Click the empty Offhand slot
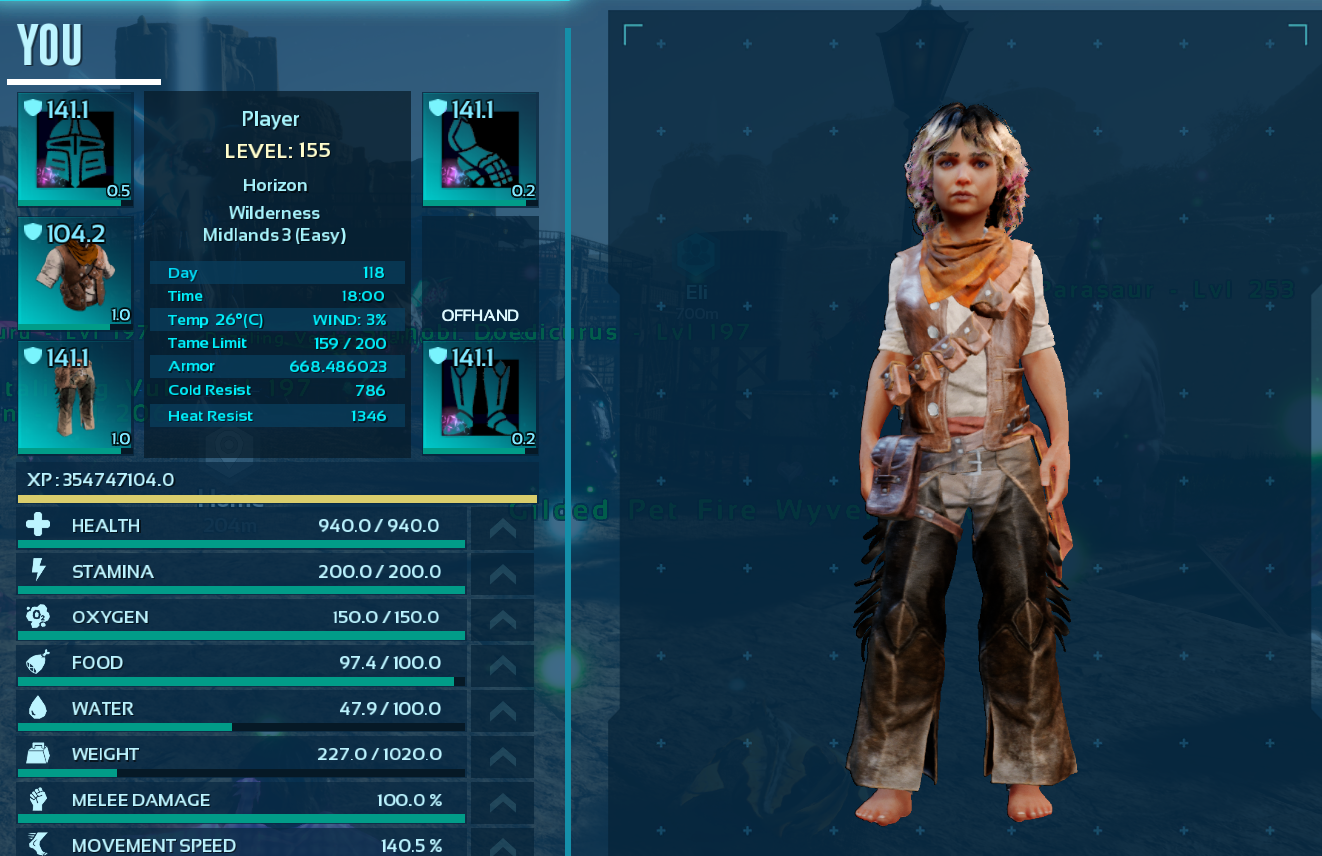Image resolution: width=1322 pixels, height=856 pixels. 481,273
